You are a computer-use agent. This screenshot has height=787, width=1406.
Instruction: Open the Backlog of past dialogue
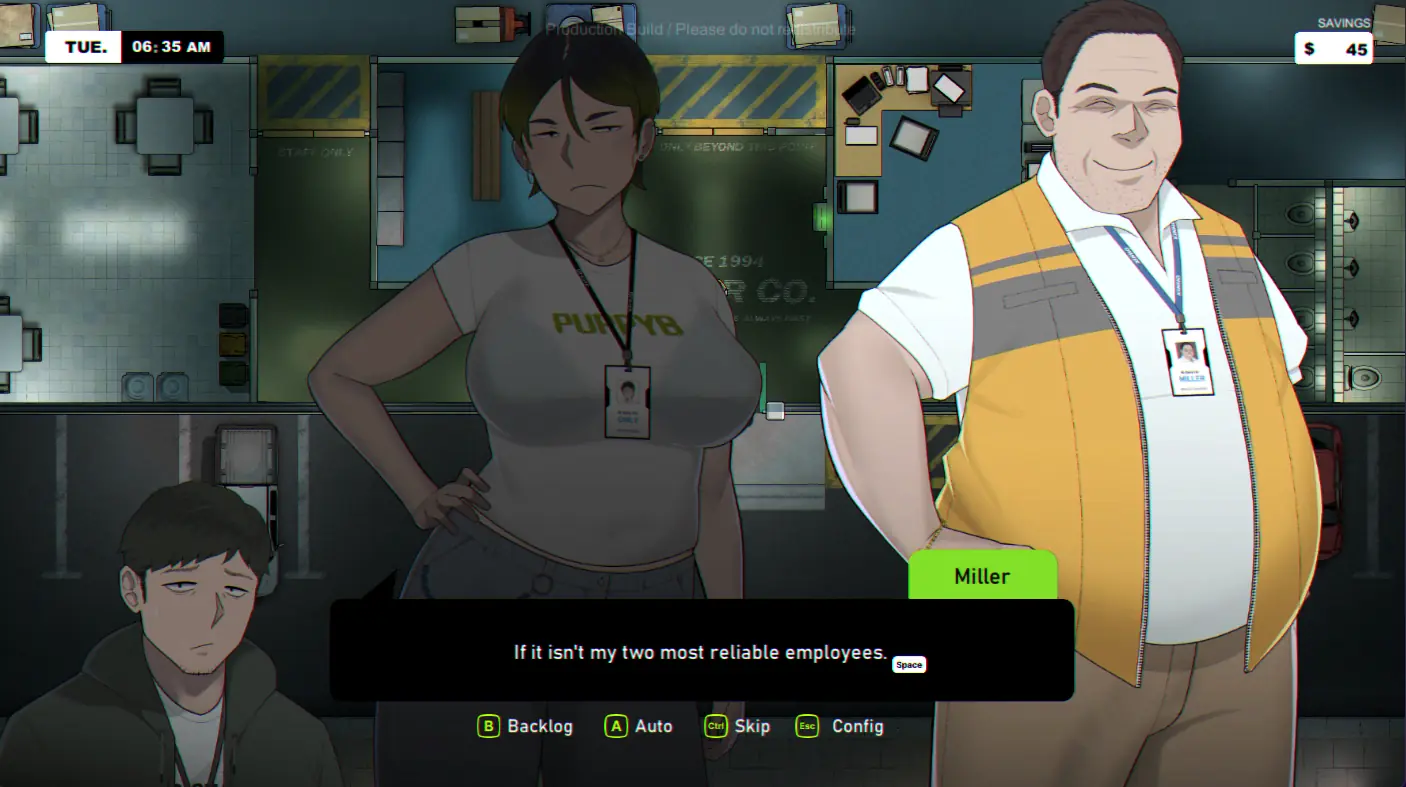(x=526, y=727)
